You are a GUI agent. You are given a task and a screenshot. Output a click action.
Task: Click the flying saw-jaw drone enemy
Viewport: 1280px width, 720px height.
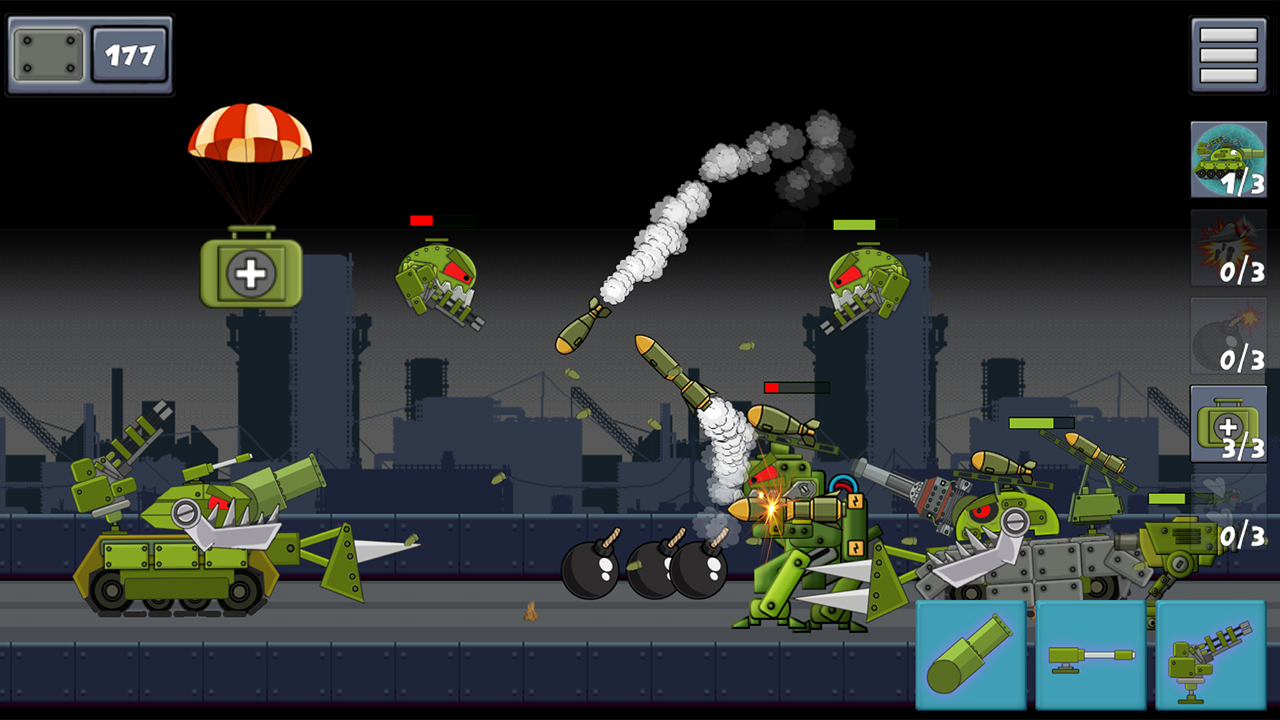point(445,285)
